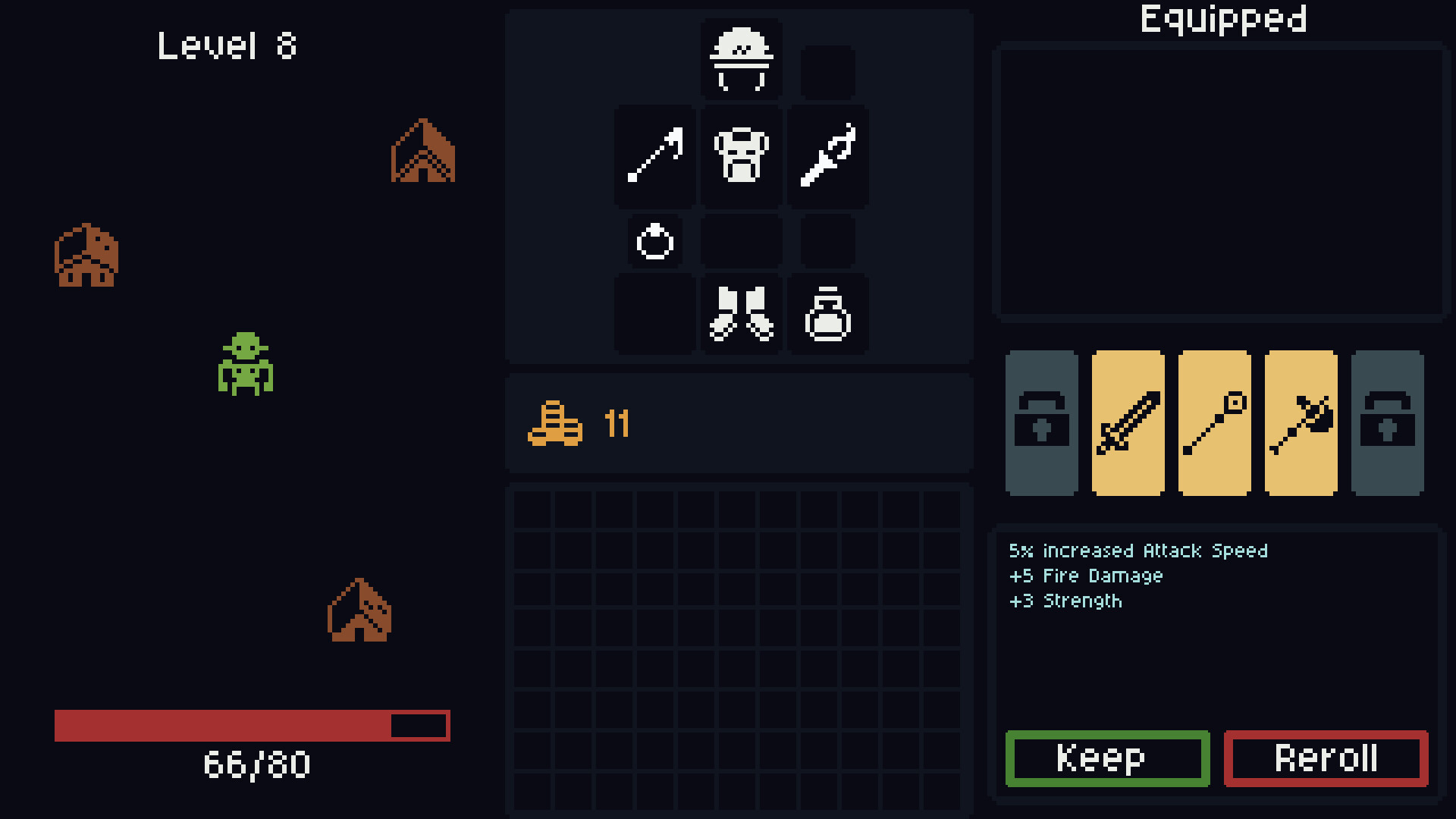Choose the staff item card

[x=1215, y=423]
